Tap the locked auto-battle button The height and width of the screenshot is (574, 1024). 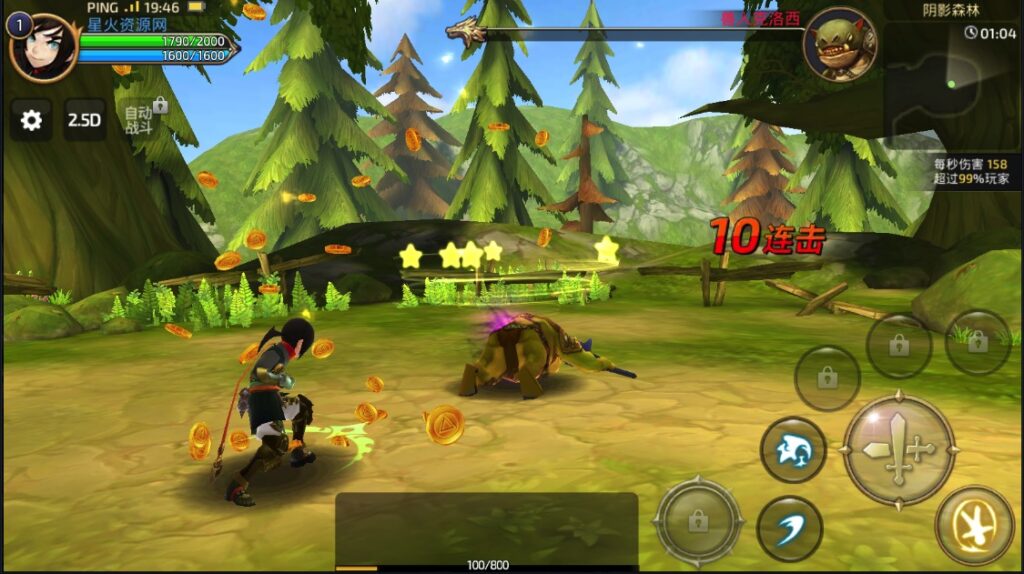click(141, 118)
